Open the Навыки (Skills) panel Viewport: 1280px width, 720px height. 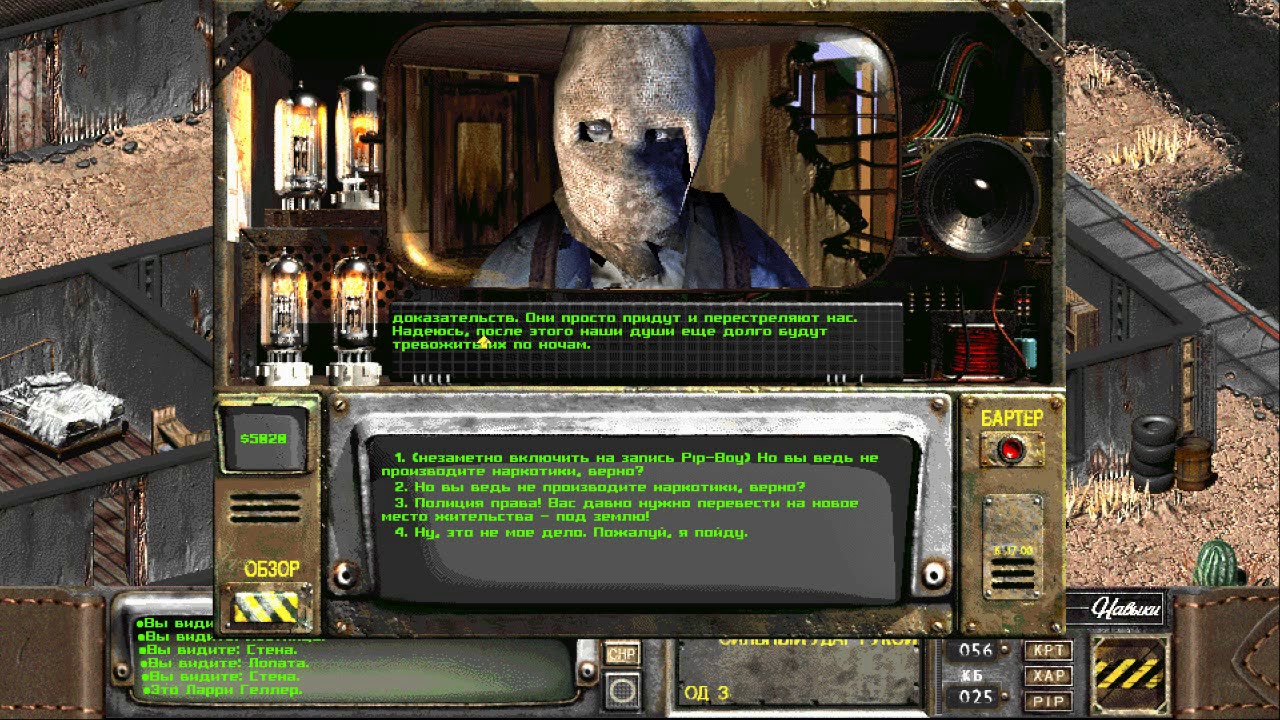tap(1124, 608)
